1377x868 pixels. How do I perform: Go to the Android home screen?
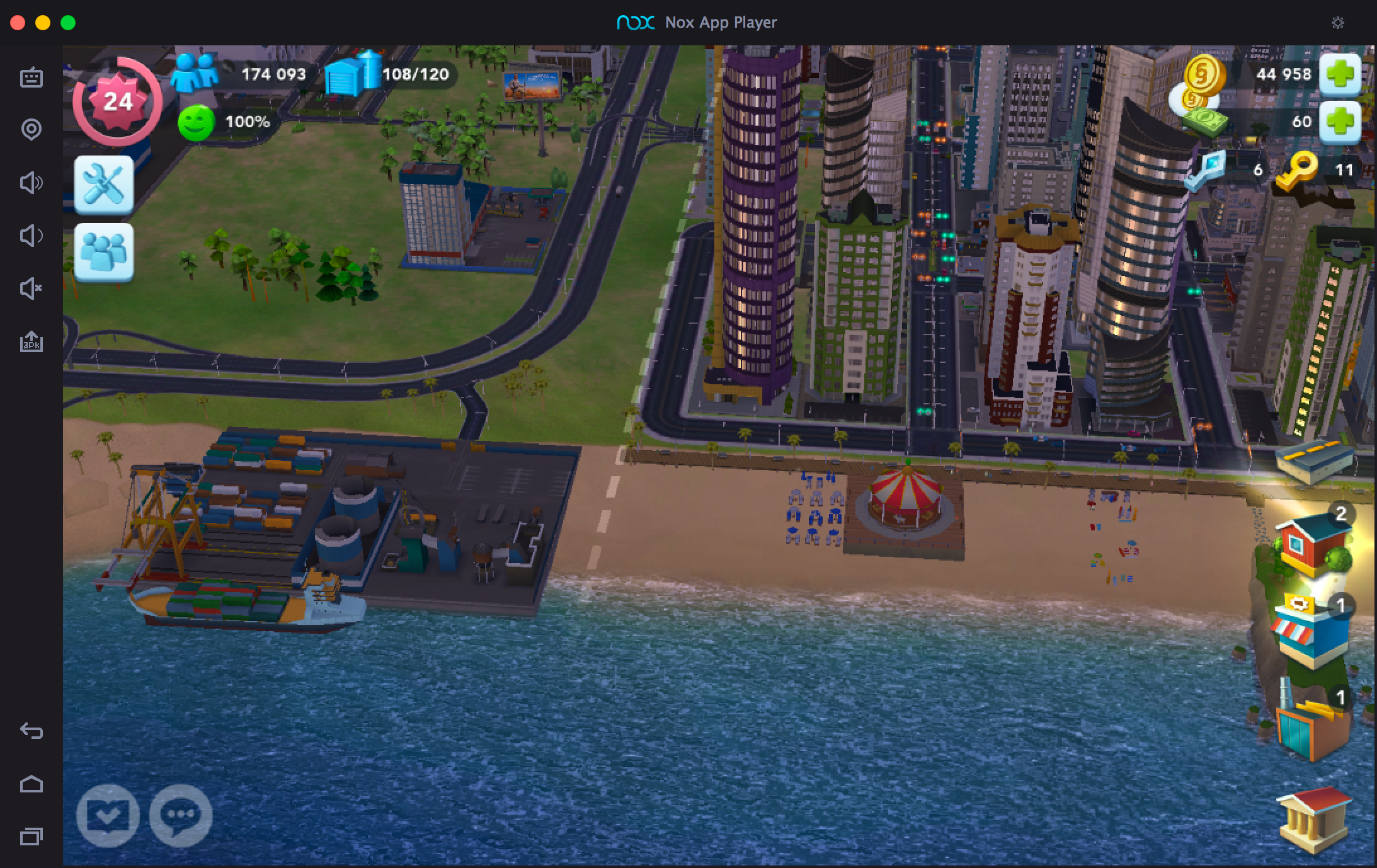point(31,784)
